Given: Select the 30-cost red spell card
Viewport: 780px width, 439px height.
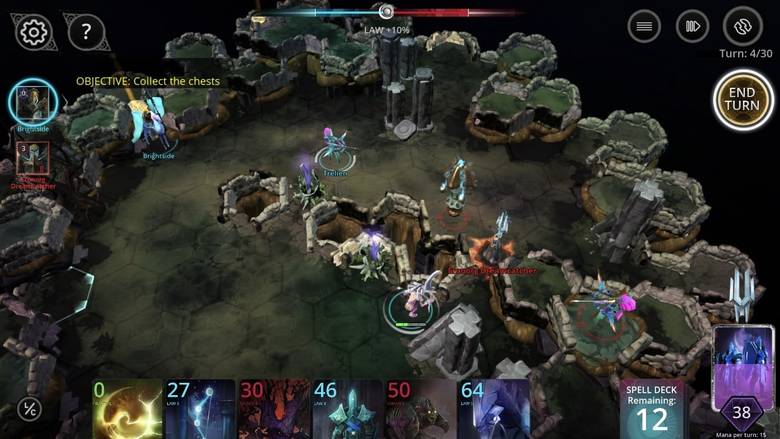Looking at the screenshot, I should [273, 409].
